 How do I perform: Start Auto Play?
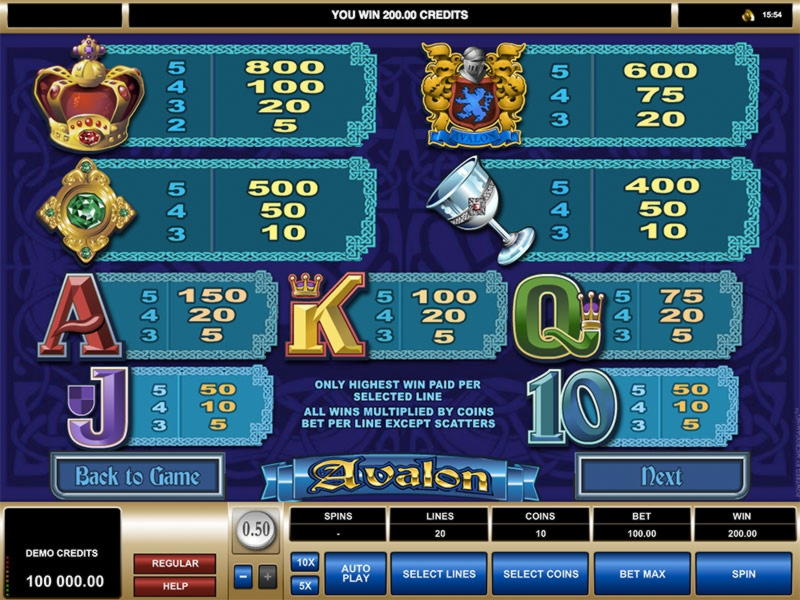pos(356,574)
